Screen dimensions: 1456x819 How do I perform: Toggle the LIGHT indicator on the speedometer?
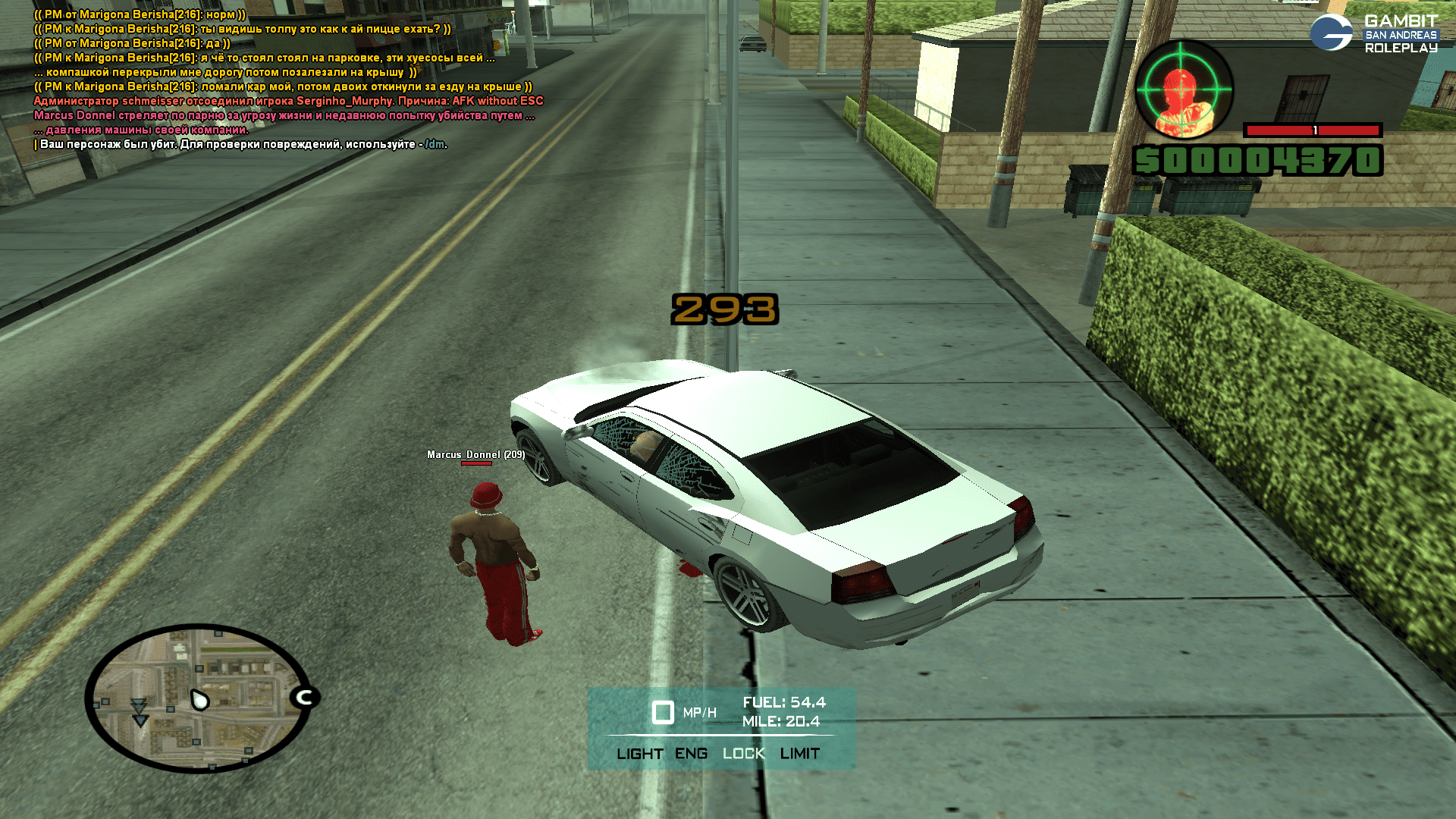tap(639, 754)
